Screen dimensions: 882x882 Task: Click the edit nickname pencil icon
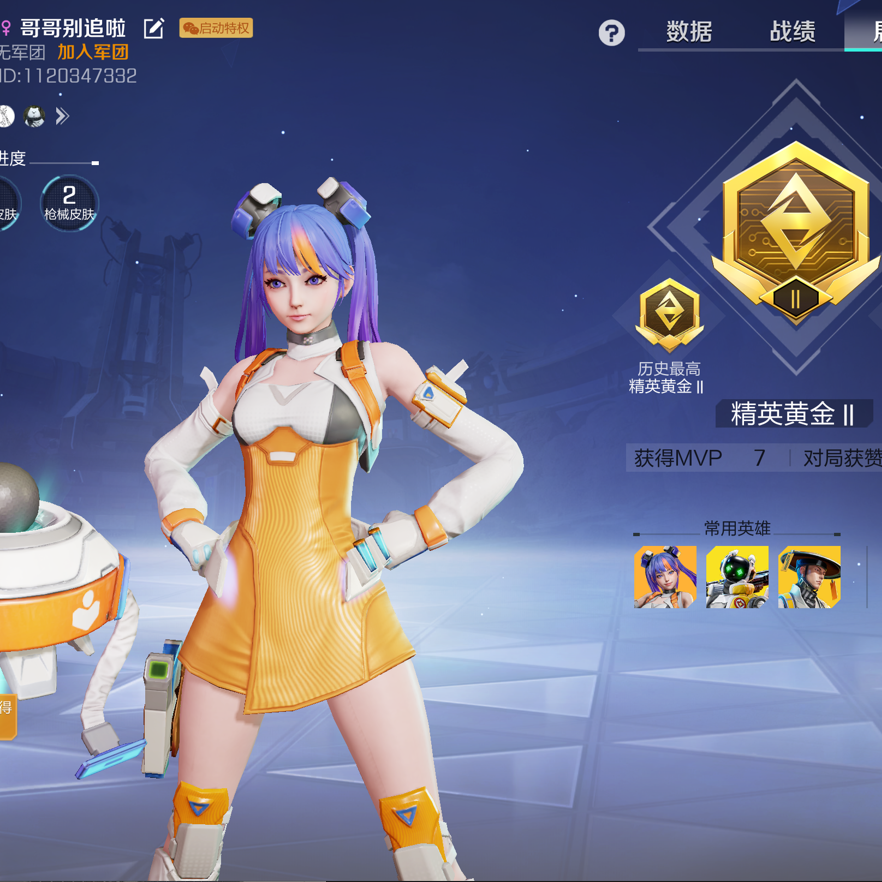[x=154, y=28]
